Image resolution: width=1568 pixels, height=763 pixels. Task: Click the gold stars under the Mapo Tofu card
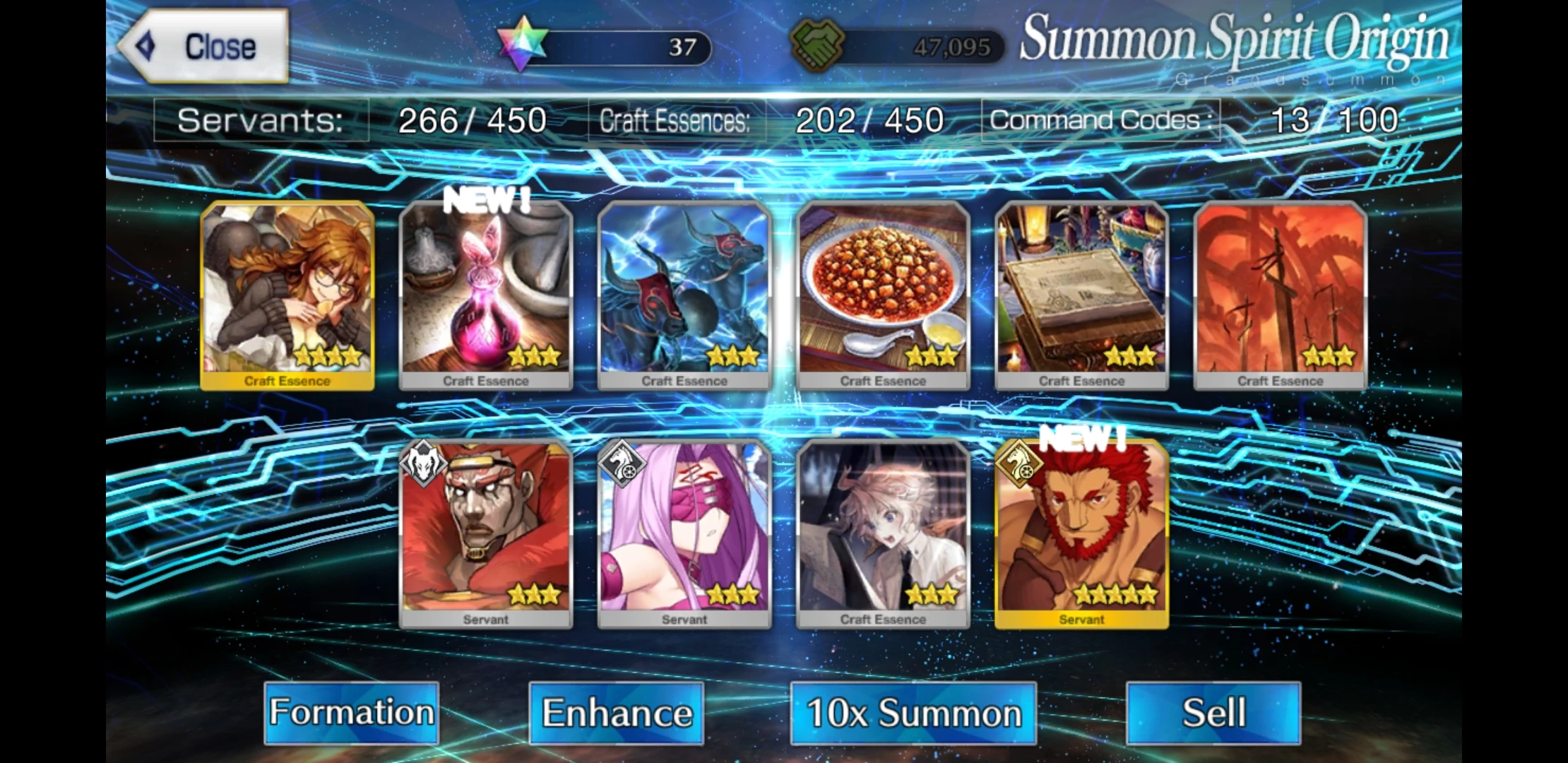coord(930,355)
